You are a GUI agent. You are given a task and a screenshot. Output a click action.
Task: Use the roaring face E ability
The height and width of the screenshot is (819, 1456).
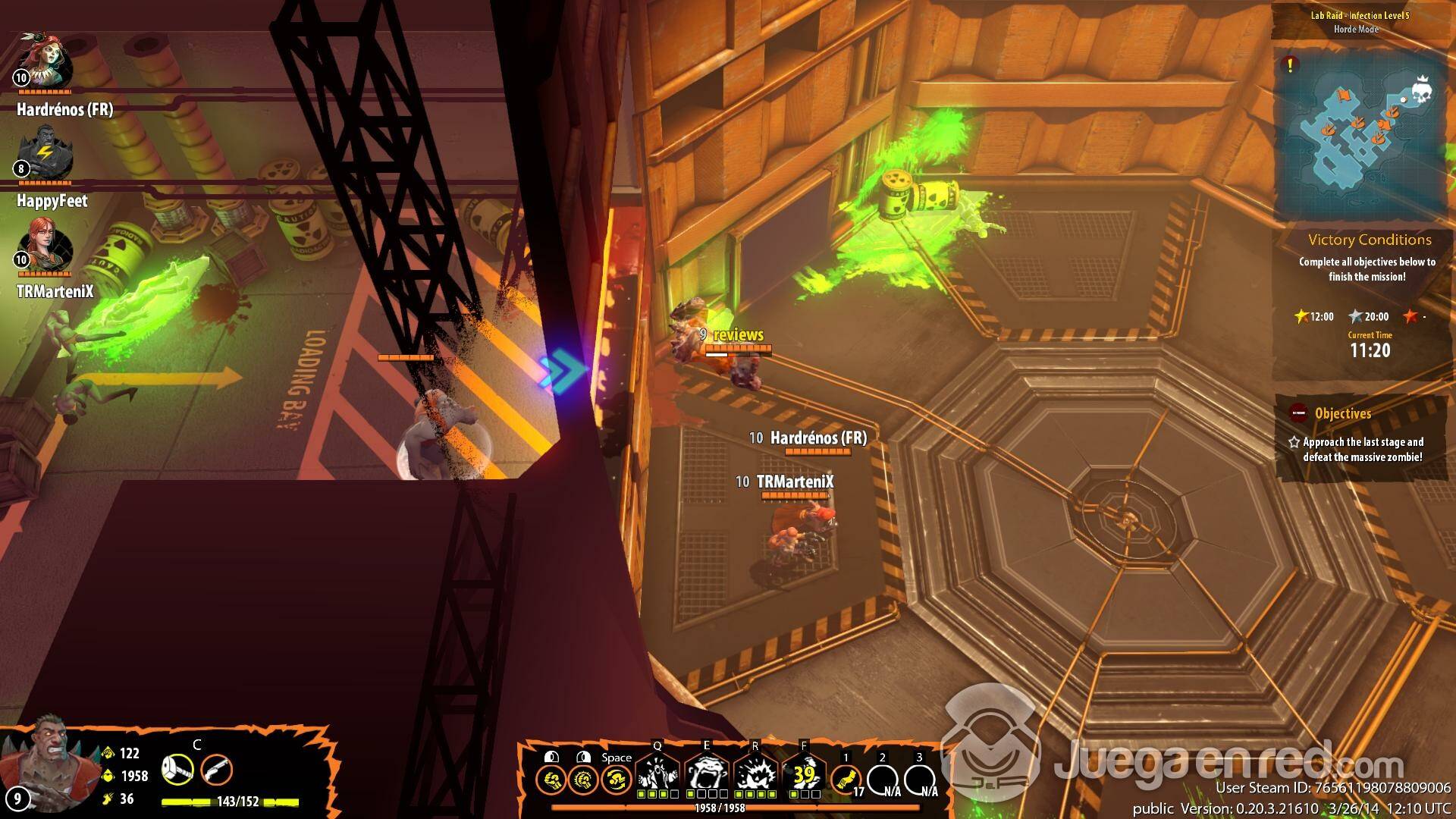[x=707, y=773]
